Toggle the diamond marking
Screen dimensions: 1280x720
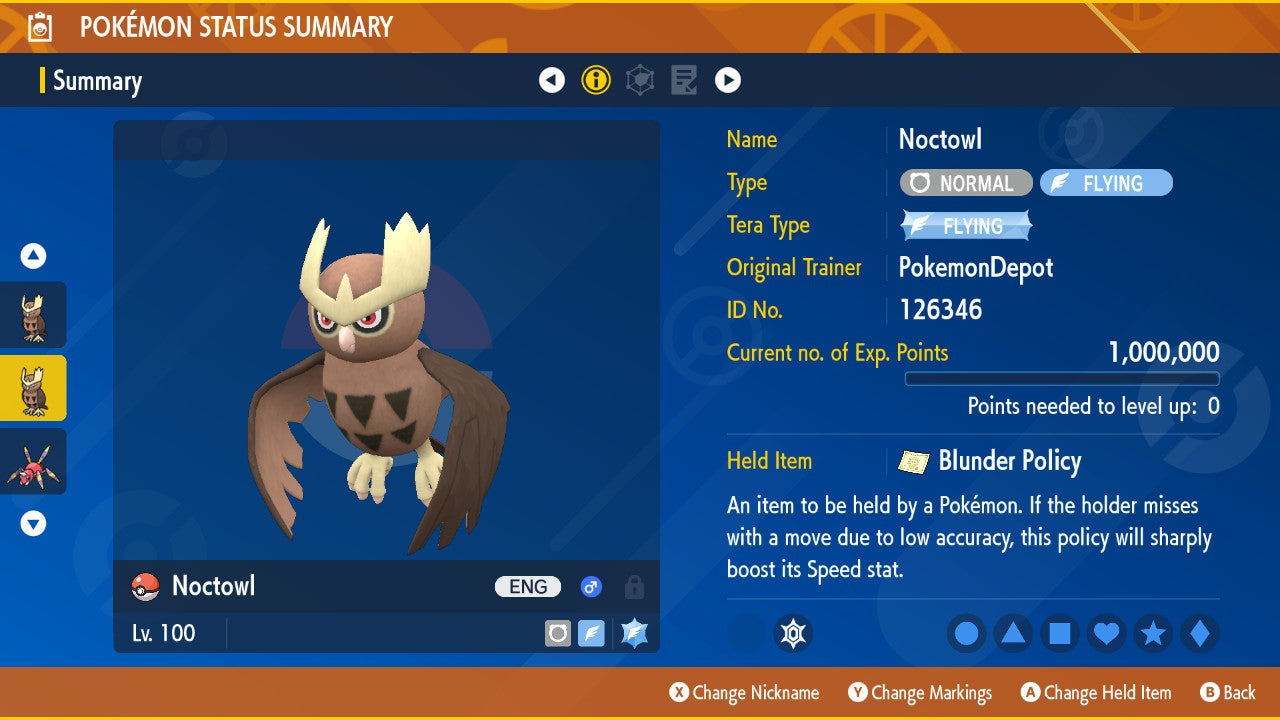point(1200,633)
